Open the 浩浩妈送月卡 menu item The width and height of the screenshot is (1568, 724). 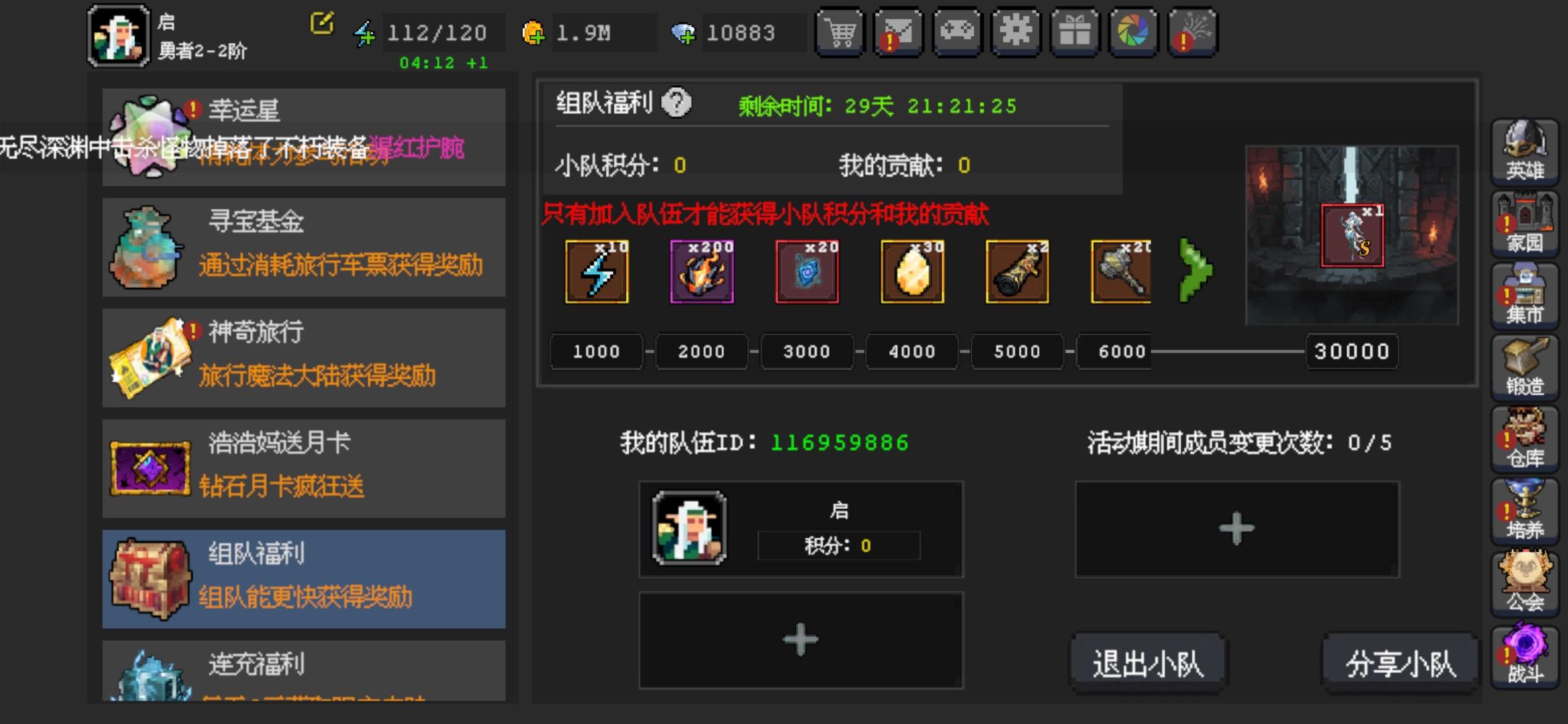[302, 466]
